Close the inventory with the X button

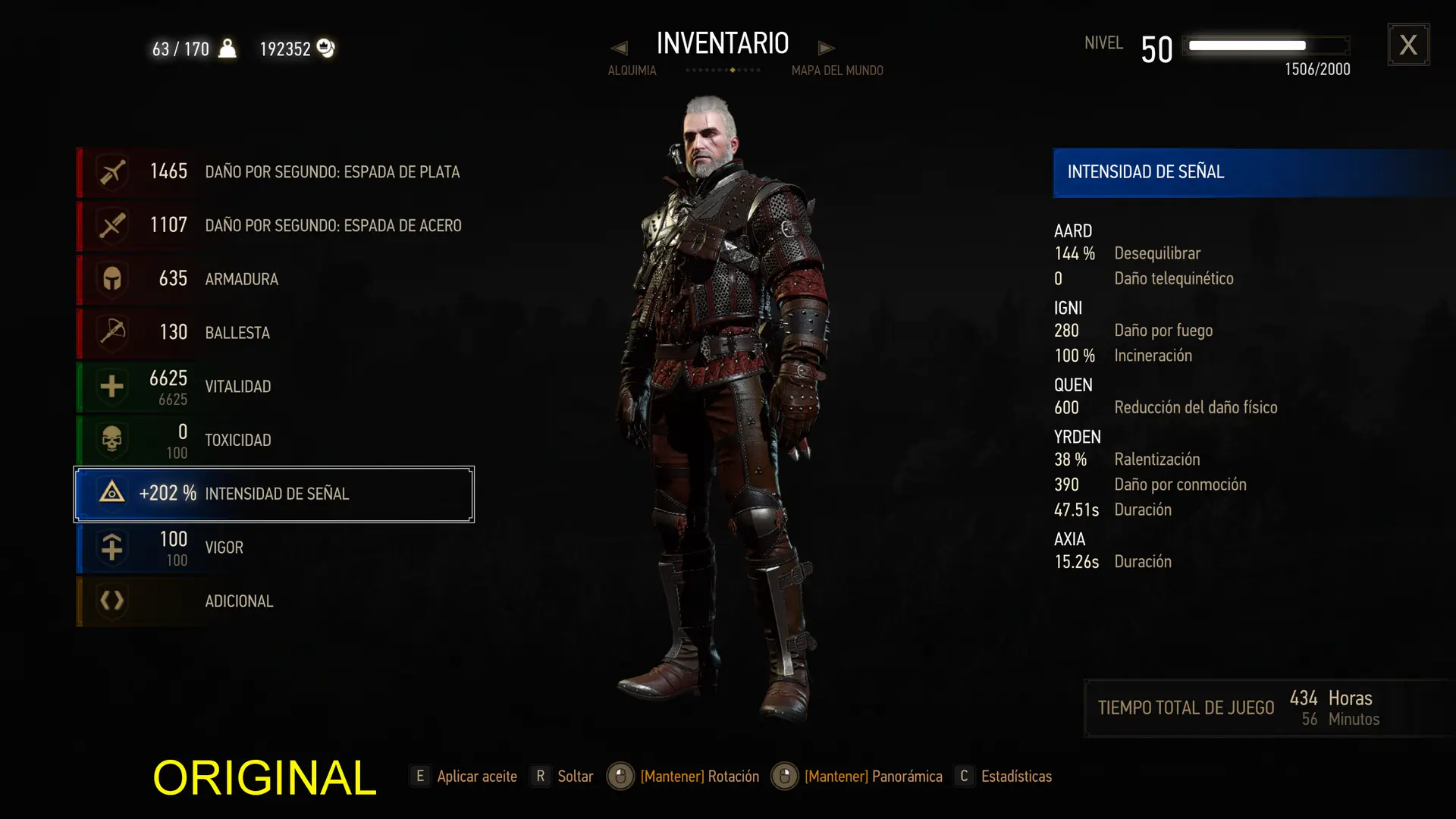(1408, 45)
